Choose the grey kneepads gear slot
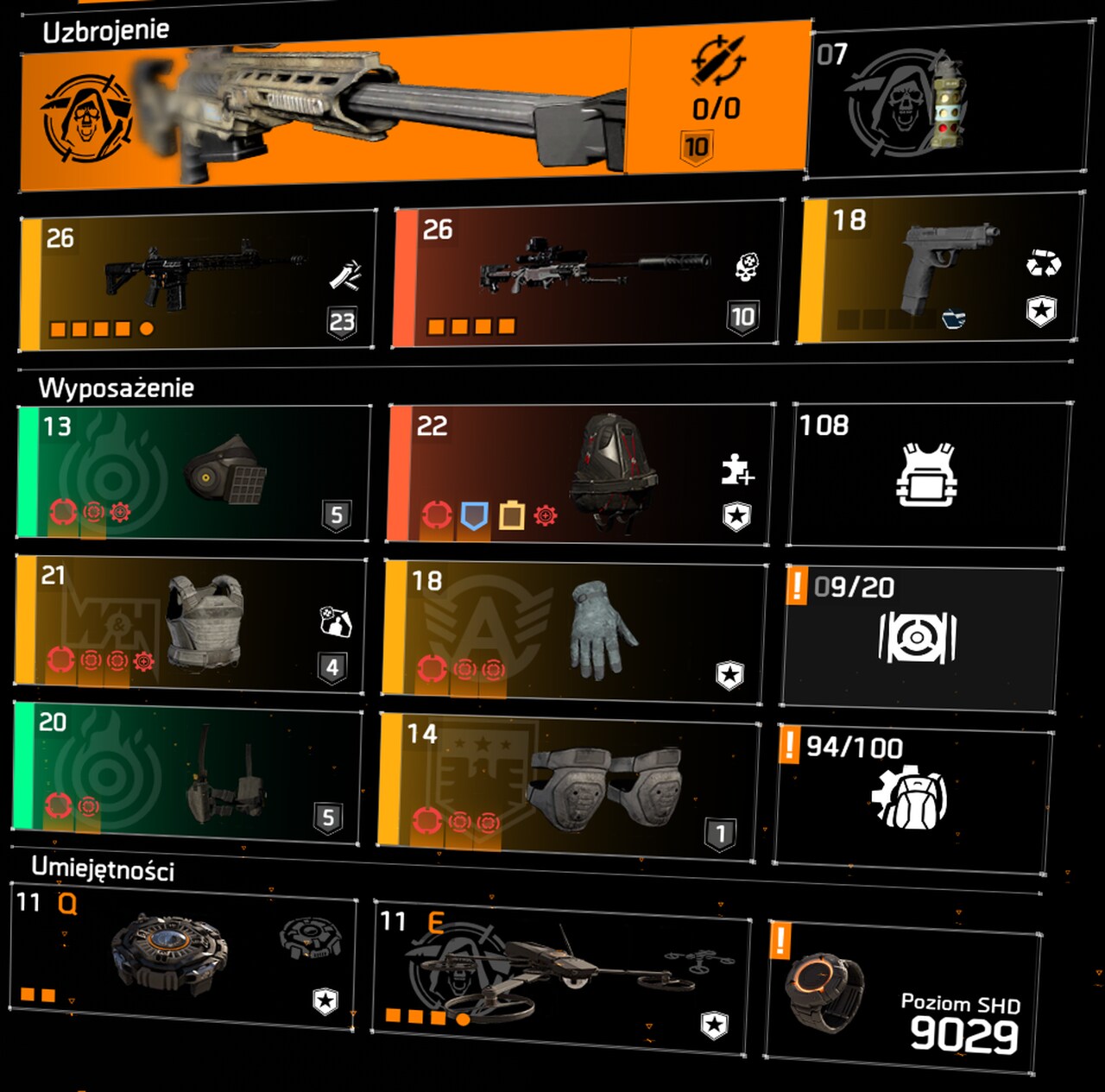Image resolution: width=1105 pixels, height=1092 pixels. pyautogui.click(x=570, y=783)
